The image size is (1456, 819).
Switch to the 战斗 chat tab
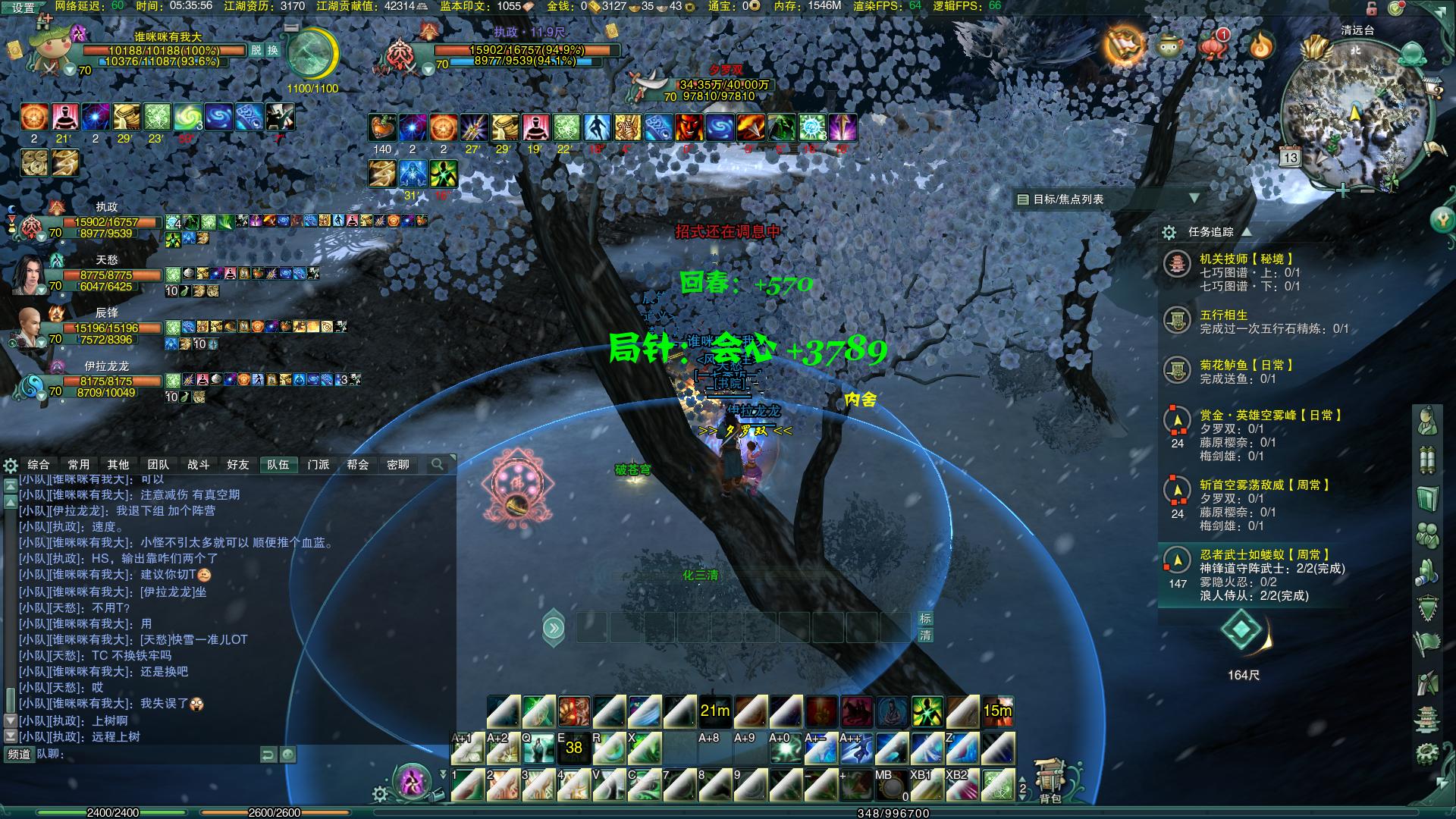[198, 464]
